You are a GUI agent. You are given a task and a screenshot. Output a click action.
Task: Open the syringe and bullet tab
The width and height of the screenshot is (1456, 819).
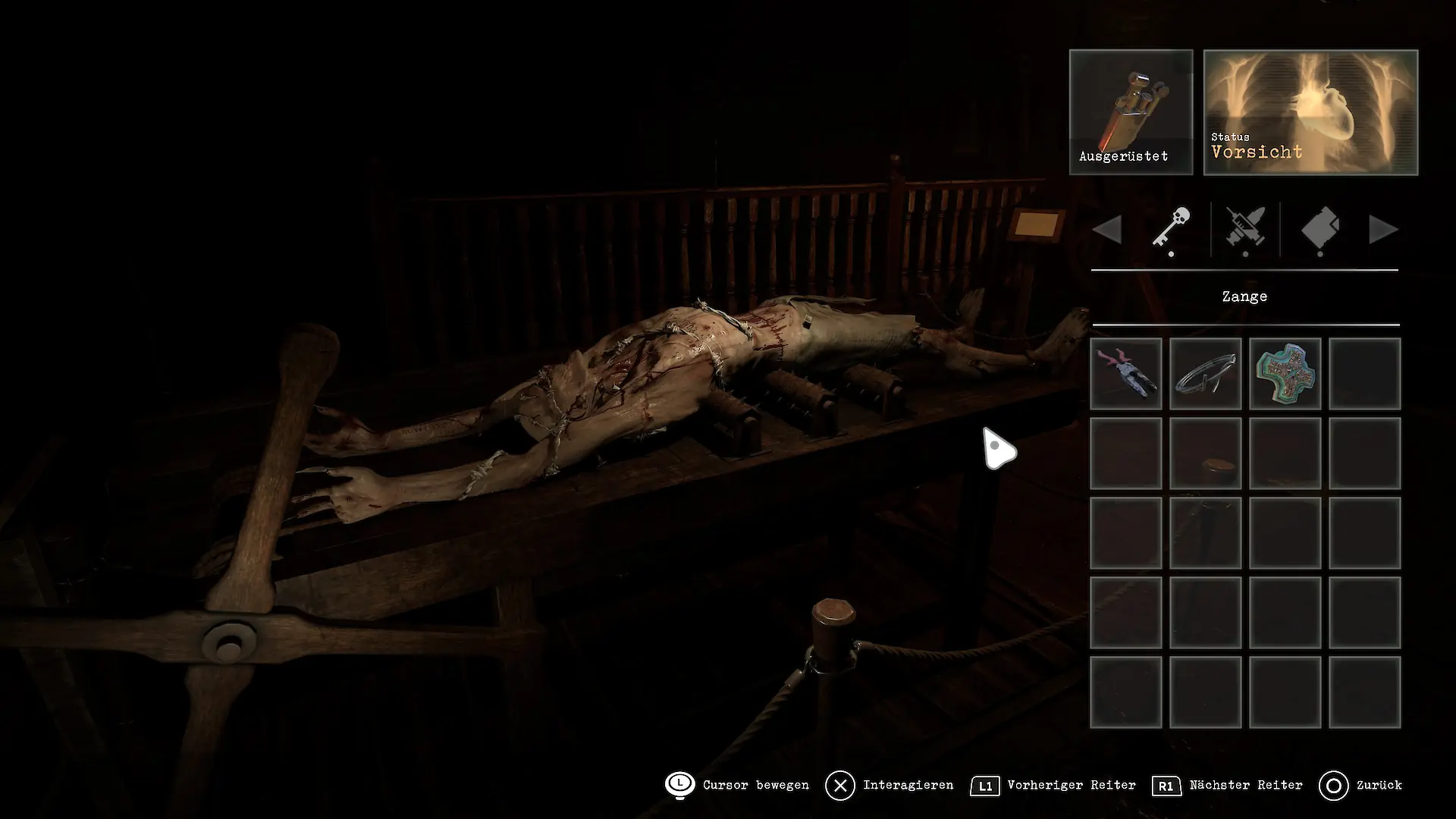click(1245, 229)
